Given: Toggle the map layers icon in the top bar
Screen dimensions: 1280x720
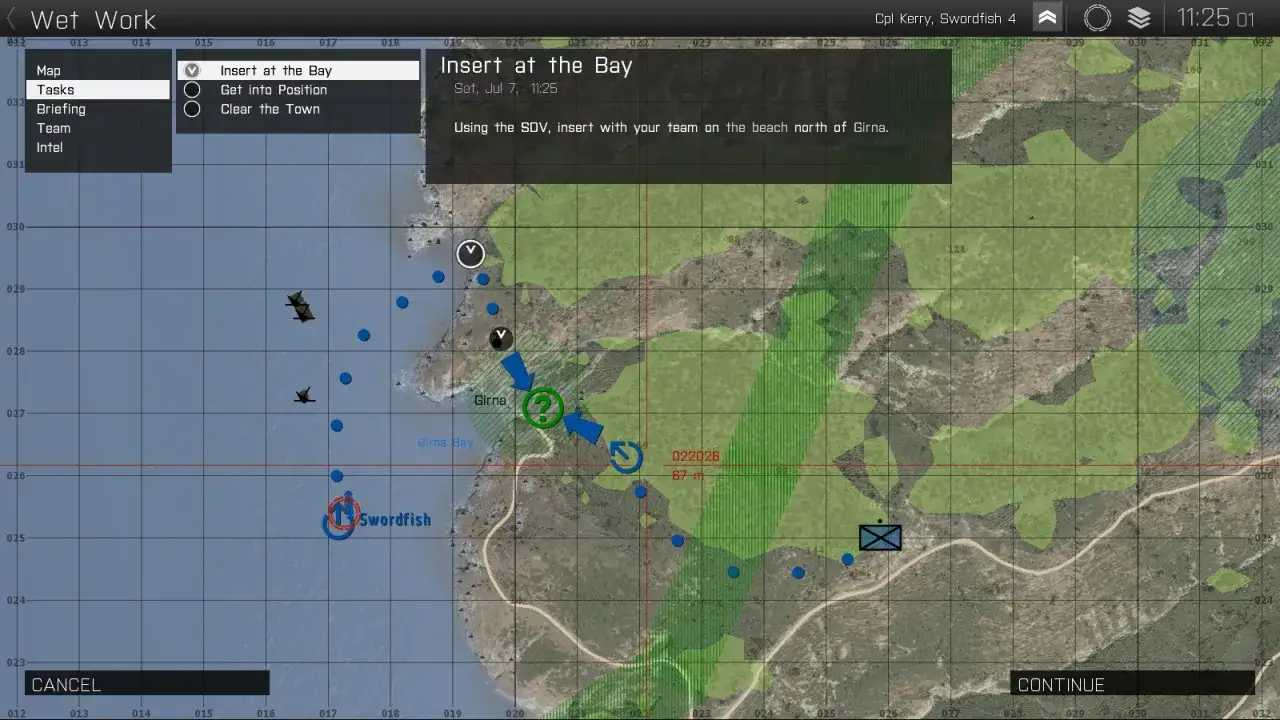Looking at the screenshot, I should point(1141,17).
